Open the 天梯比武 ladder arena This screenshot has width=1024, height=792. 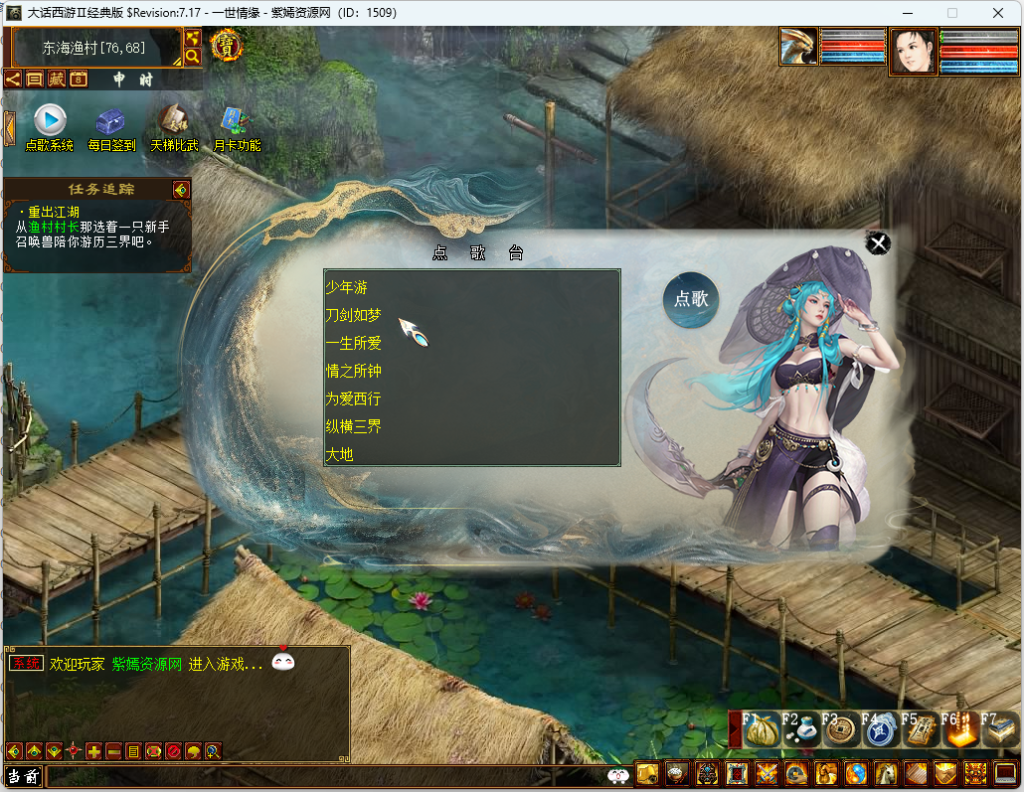(174, 120)
